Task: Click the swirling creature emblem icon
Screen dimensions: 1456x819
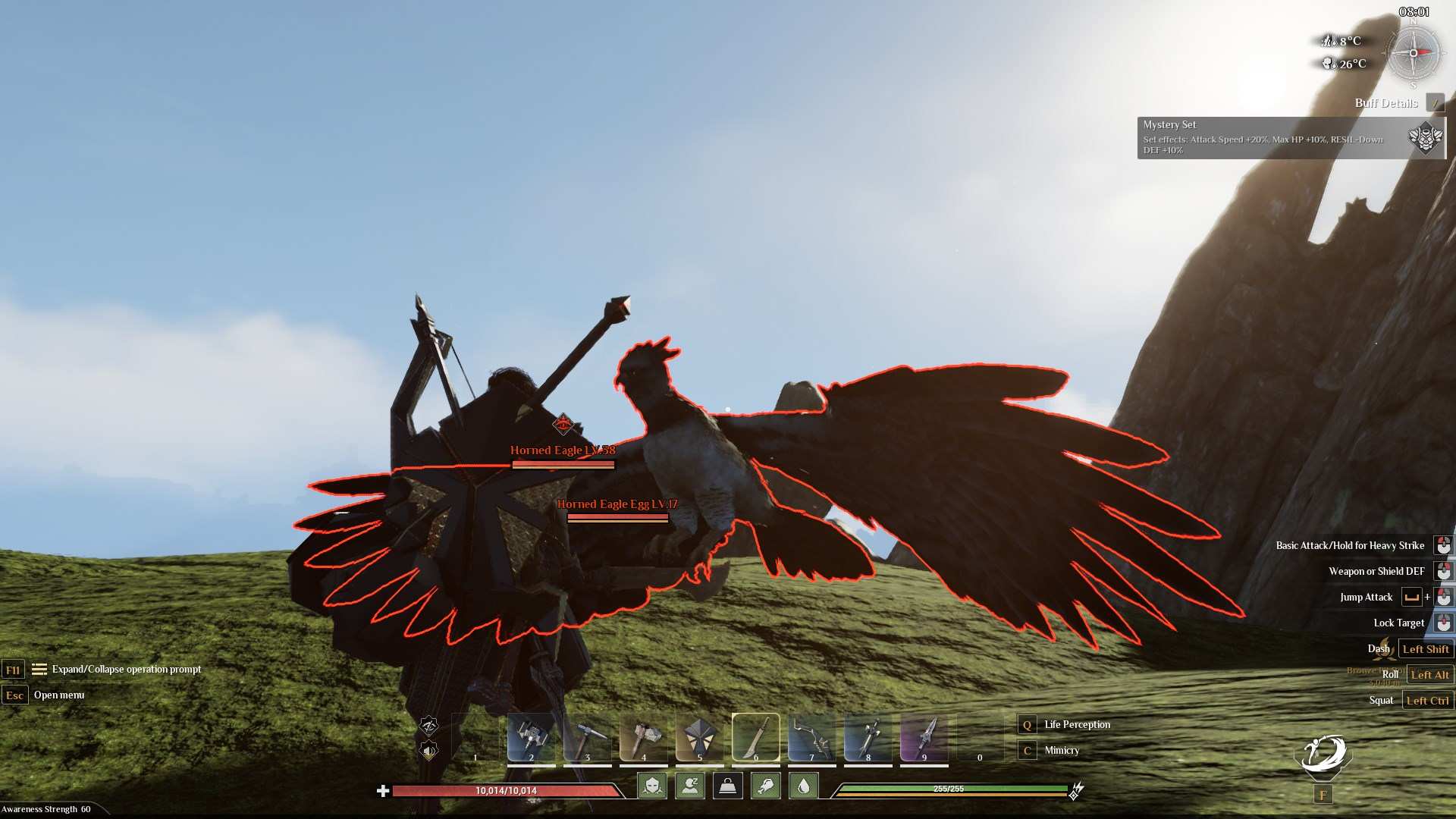Action: pos(1323,755)
